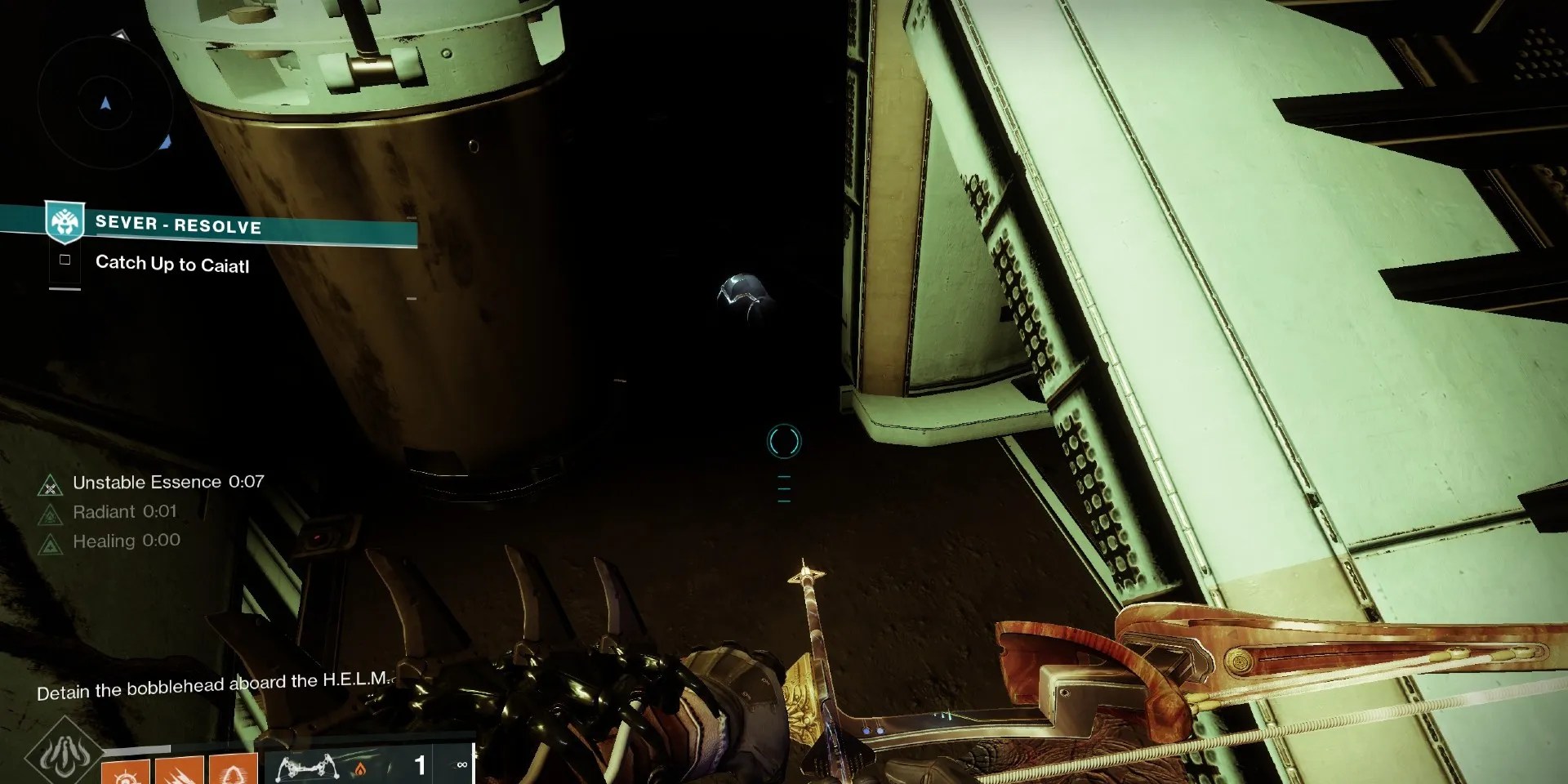Click the Sever - Resolve quest emblem icon
The image size is (1568, 784).
[64, 222]
